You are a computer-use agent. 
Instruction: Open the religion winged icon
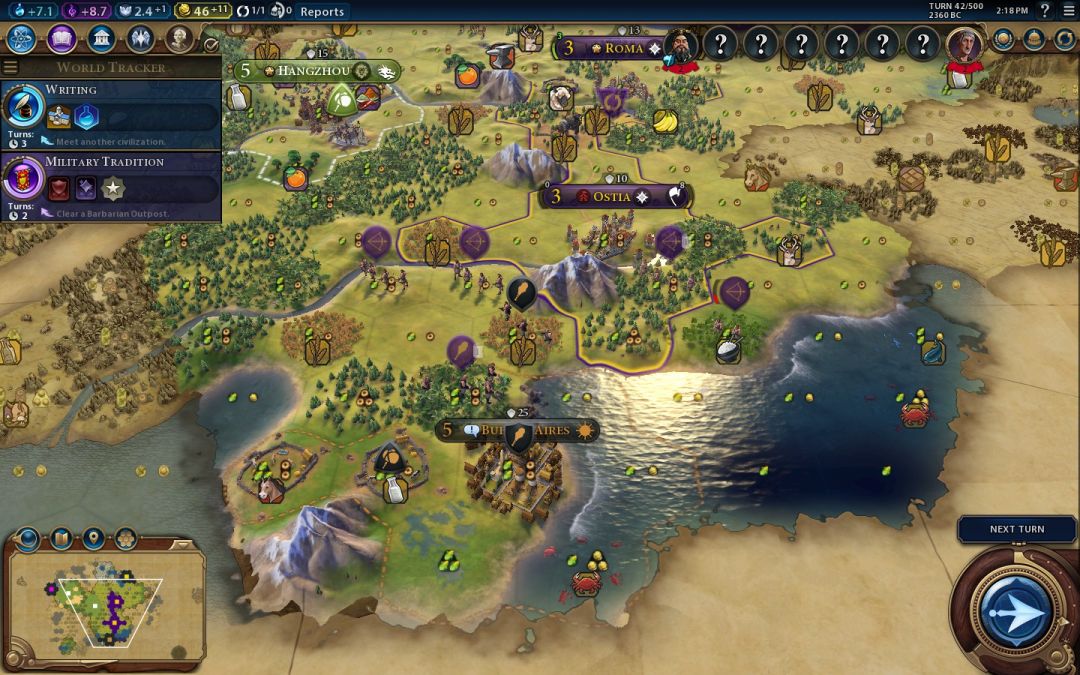click(x=140, y=39)
